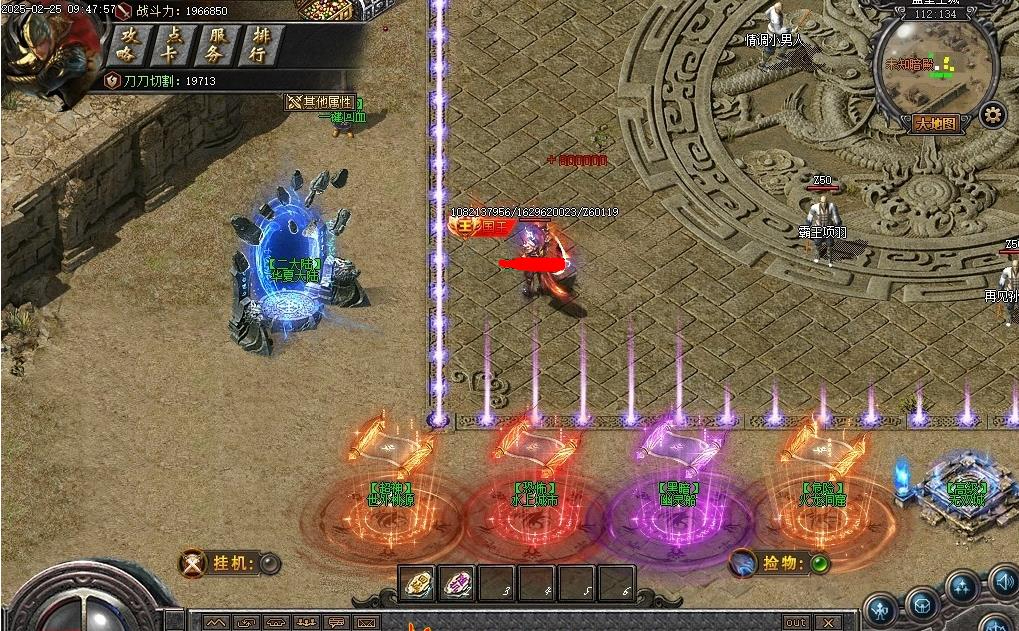Toggle the 挂机 auto-battle switch
The height and width of the screenshot is (631, 1019).
270,564
